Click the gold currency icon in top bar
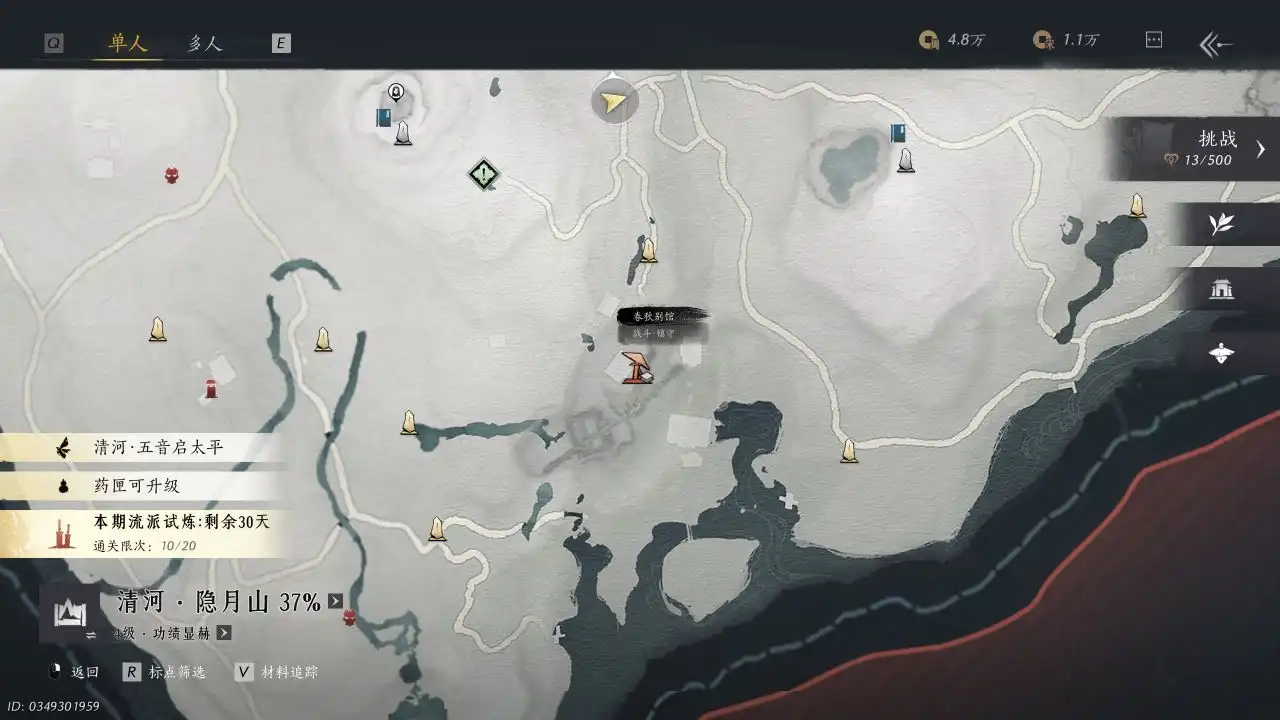Viewport: 1280px width, 720px height. click(x=929, y=40)
